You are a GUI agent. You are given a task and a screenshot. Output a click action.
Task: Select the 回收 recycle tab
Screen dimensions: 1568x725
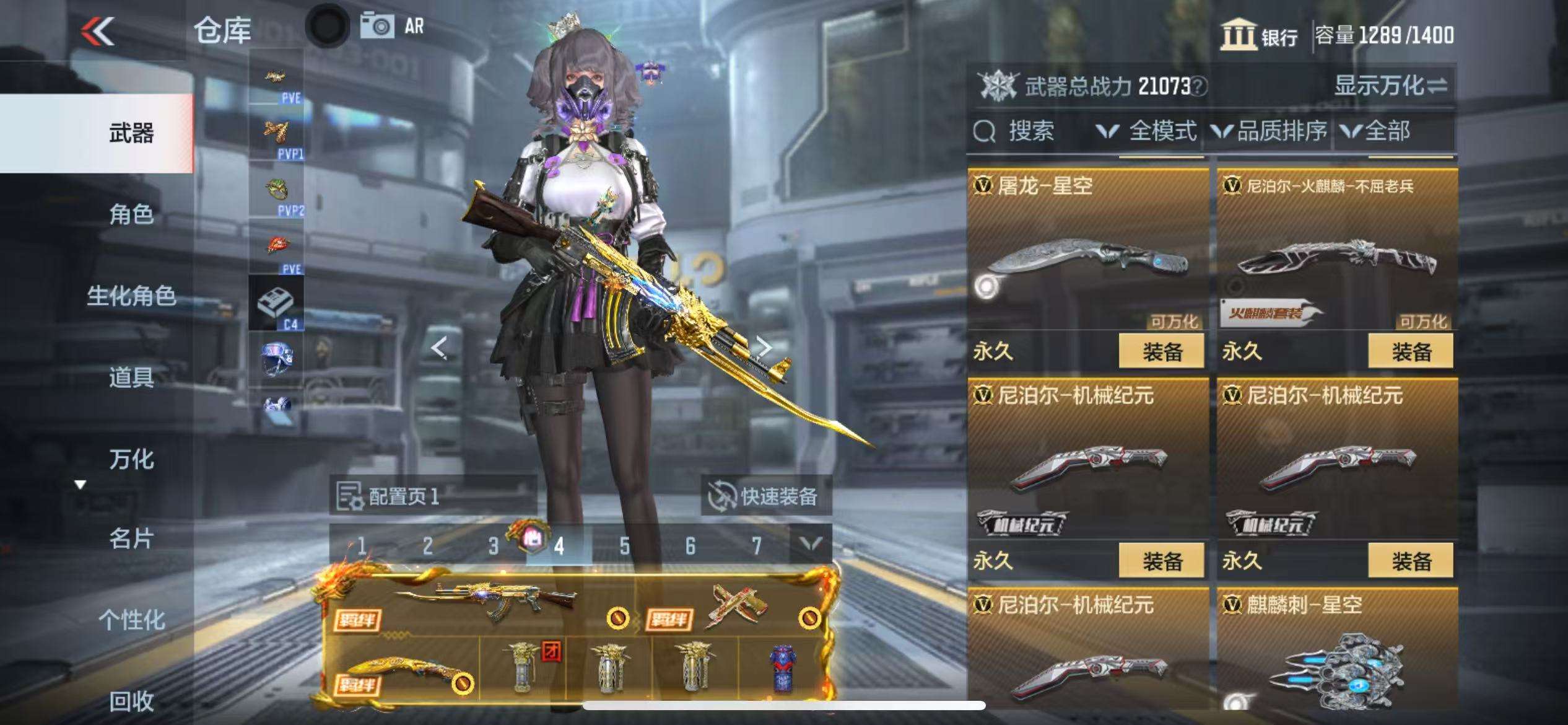131,701
